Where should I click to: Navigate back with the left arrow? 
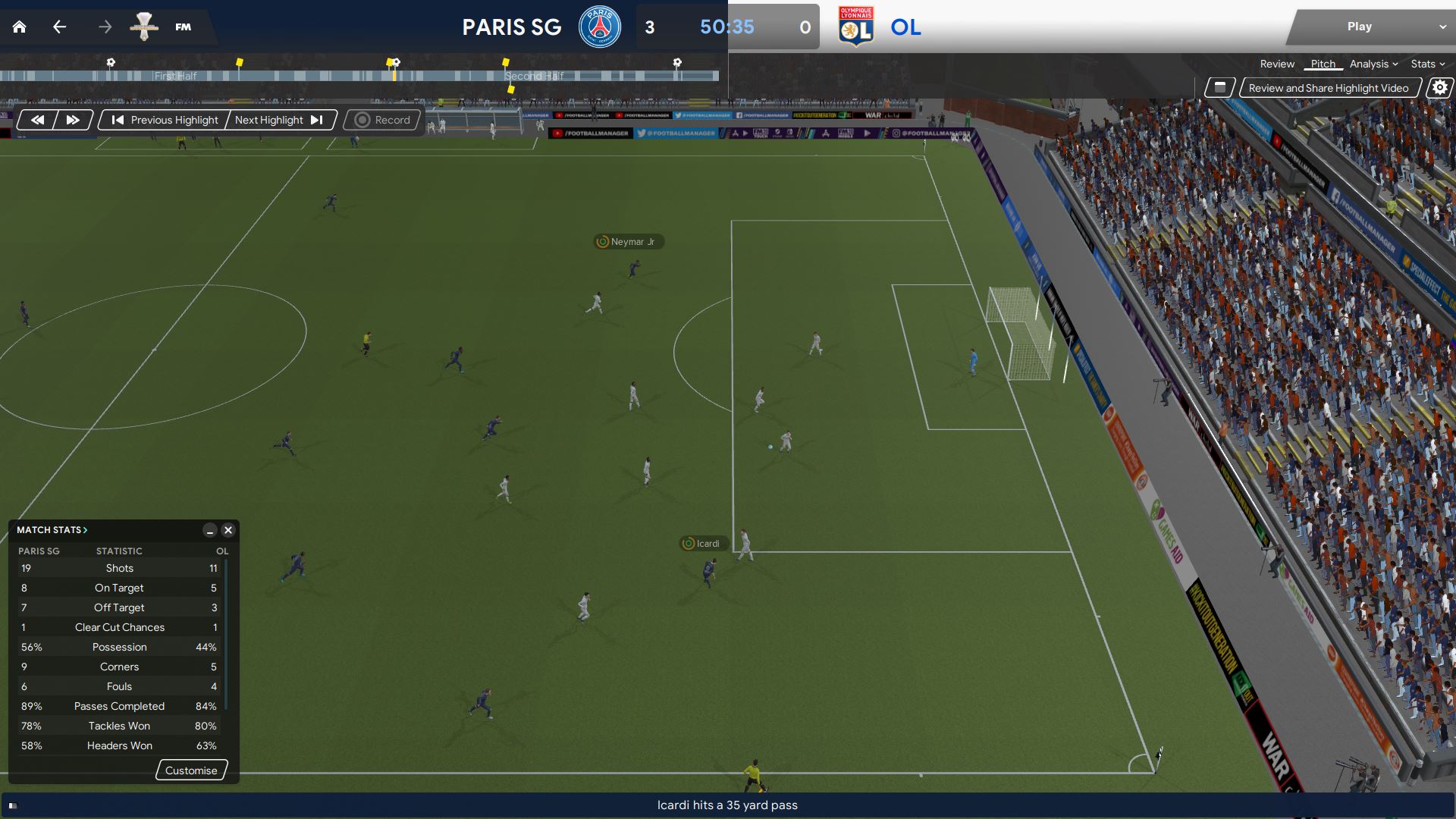pos(60,27)
